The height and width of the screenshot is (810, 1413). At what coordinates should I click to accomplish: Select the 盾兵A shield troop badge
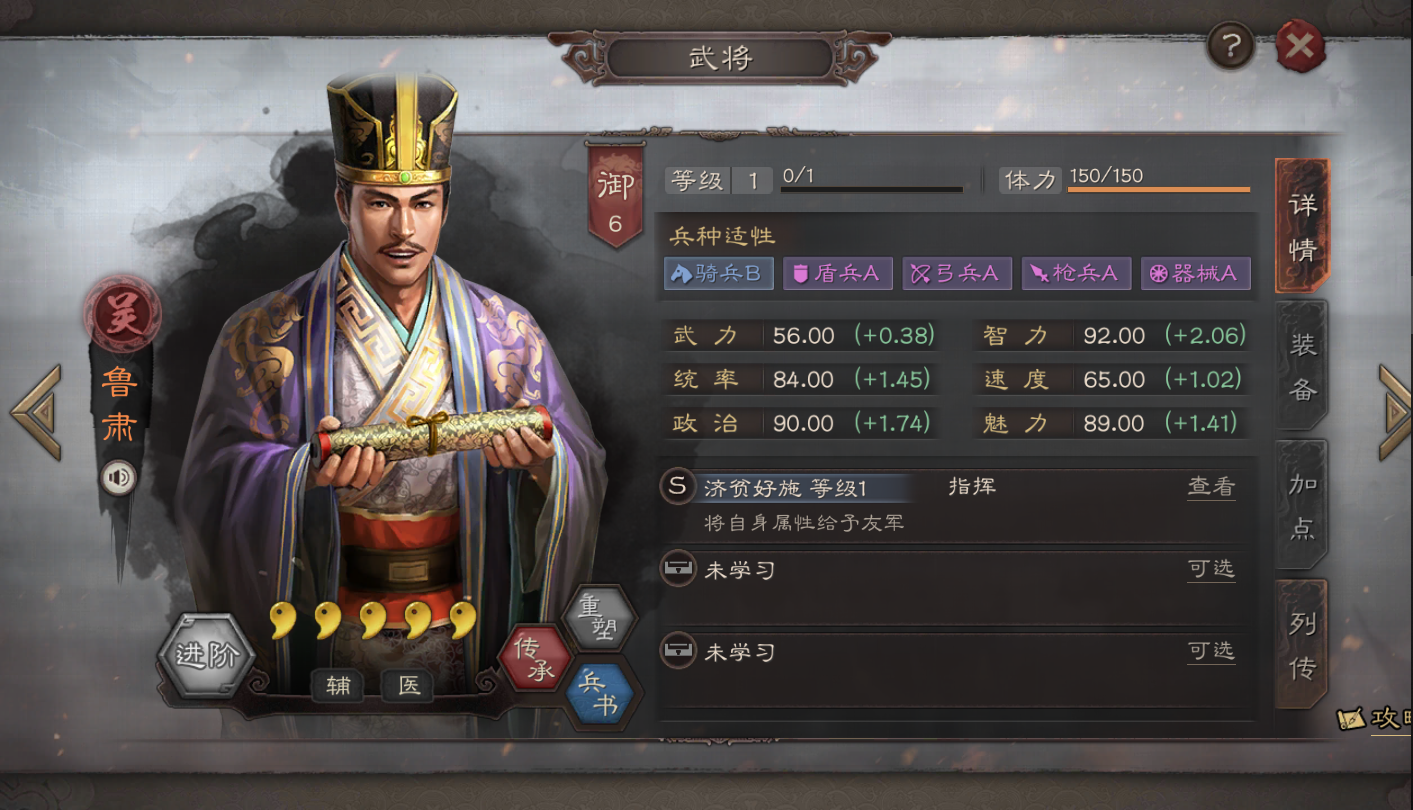[837, 273]
